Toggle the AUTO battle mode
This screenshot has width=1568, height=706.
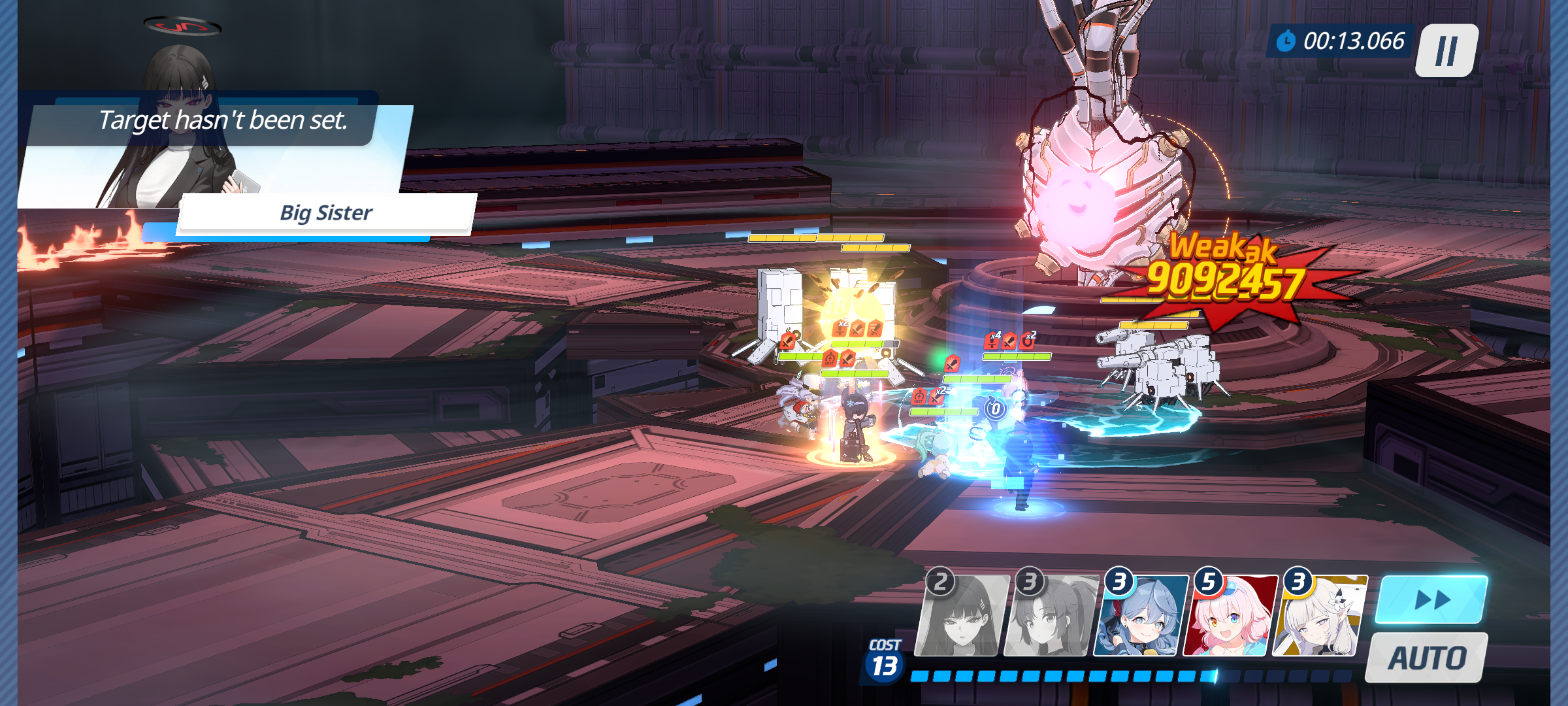click(1427, 658)
